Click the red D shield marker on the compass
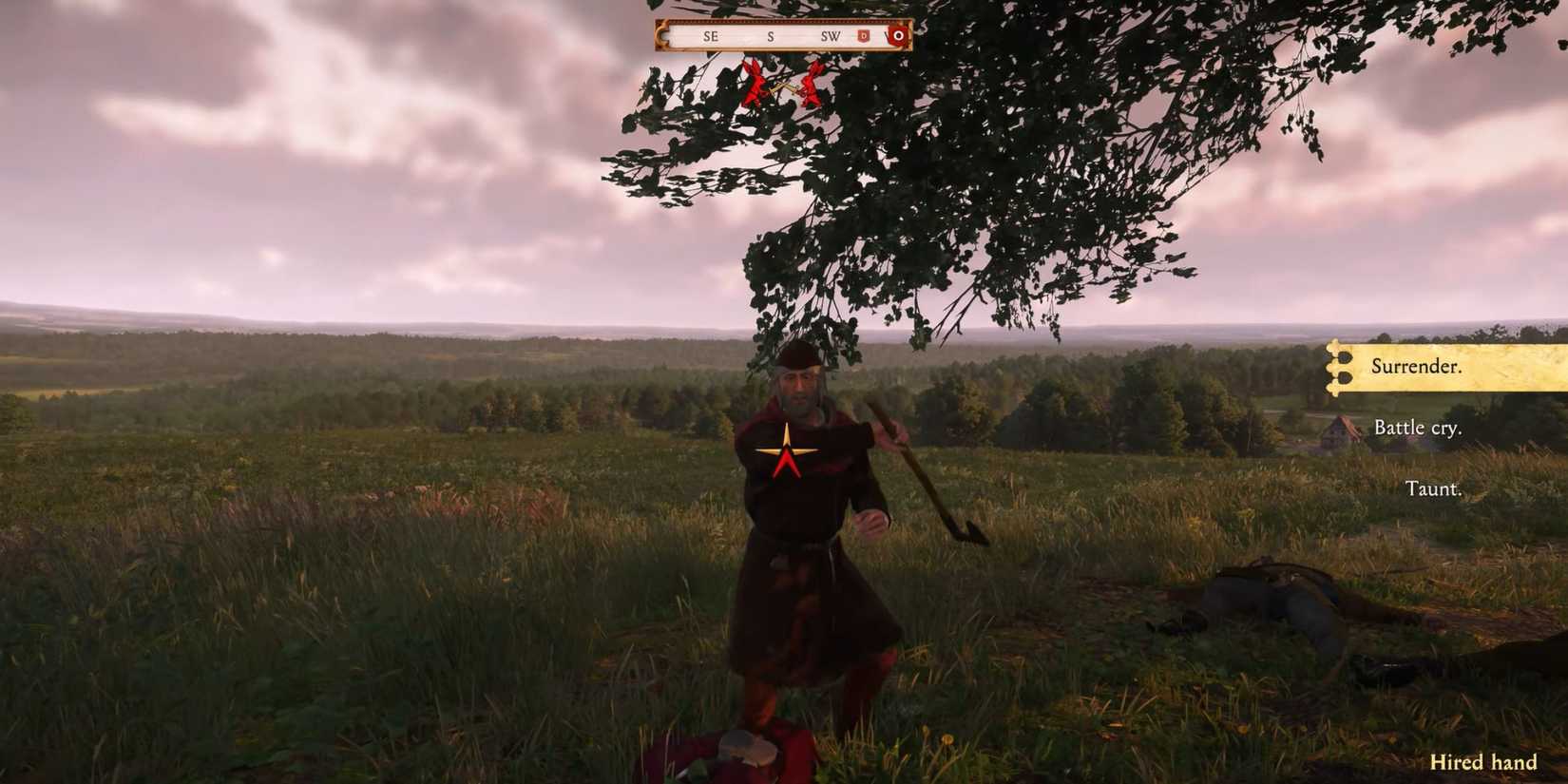 [864, 37]
